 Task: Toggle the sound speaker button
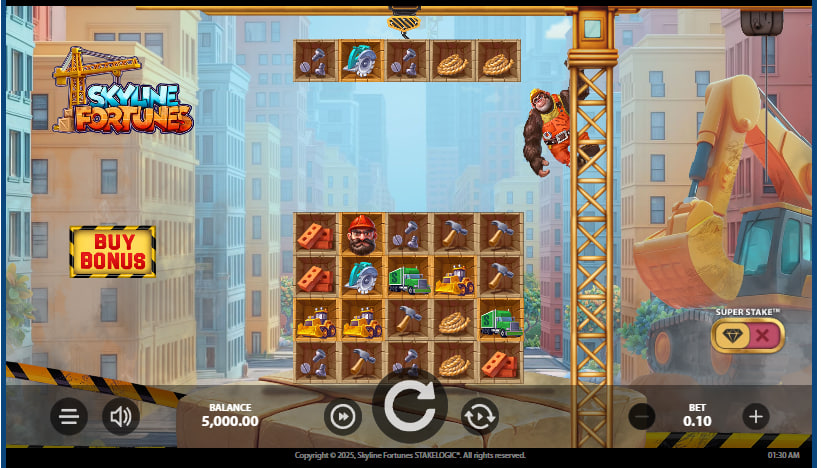point(121,416)
